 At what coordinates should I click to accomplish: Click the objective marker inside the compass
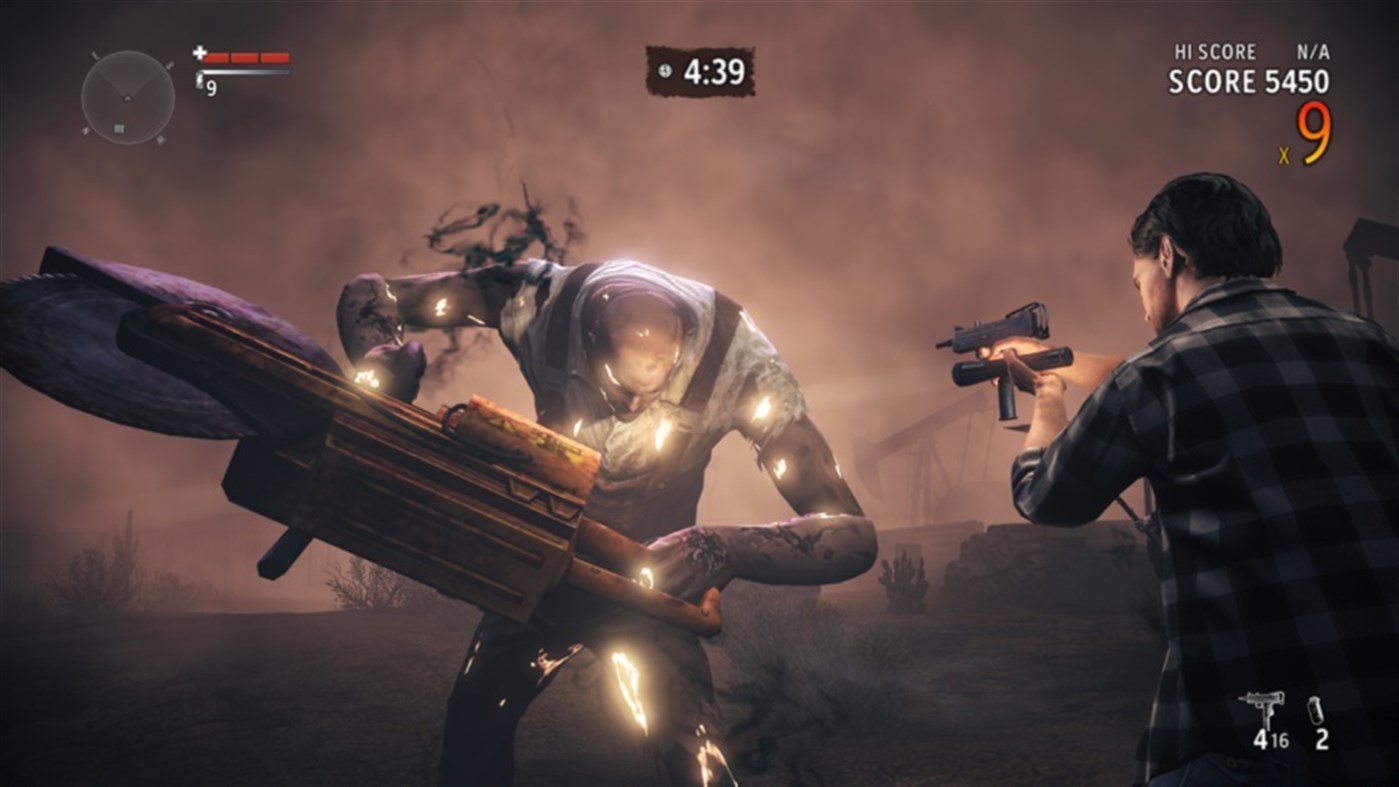[119, 129]
